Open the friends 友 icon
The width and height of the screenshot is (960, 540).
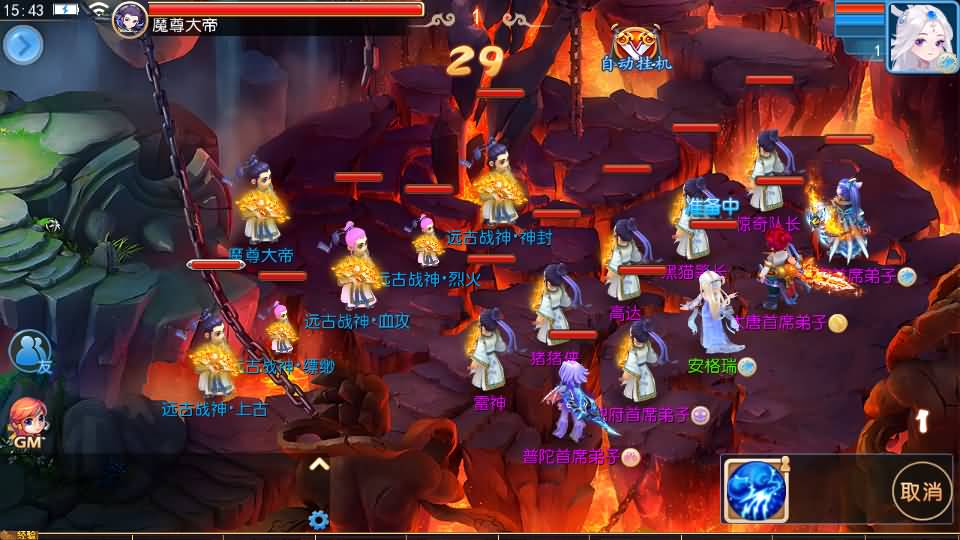30,352
